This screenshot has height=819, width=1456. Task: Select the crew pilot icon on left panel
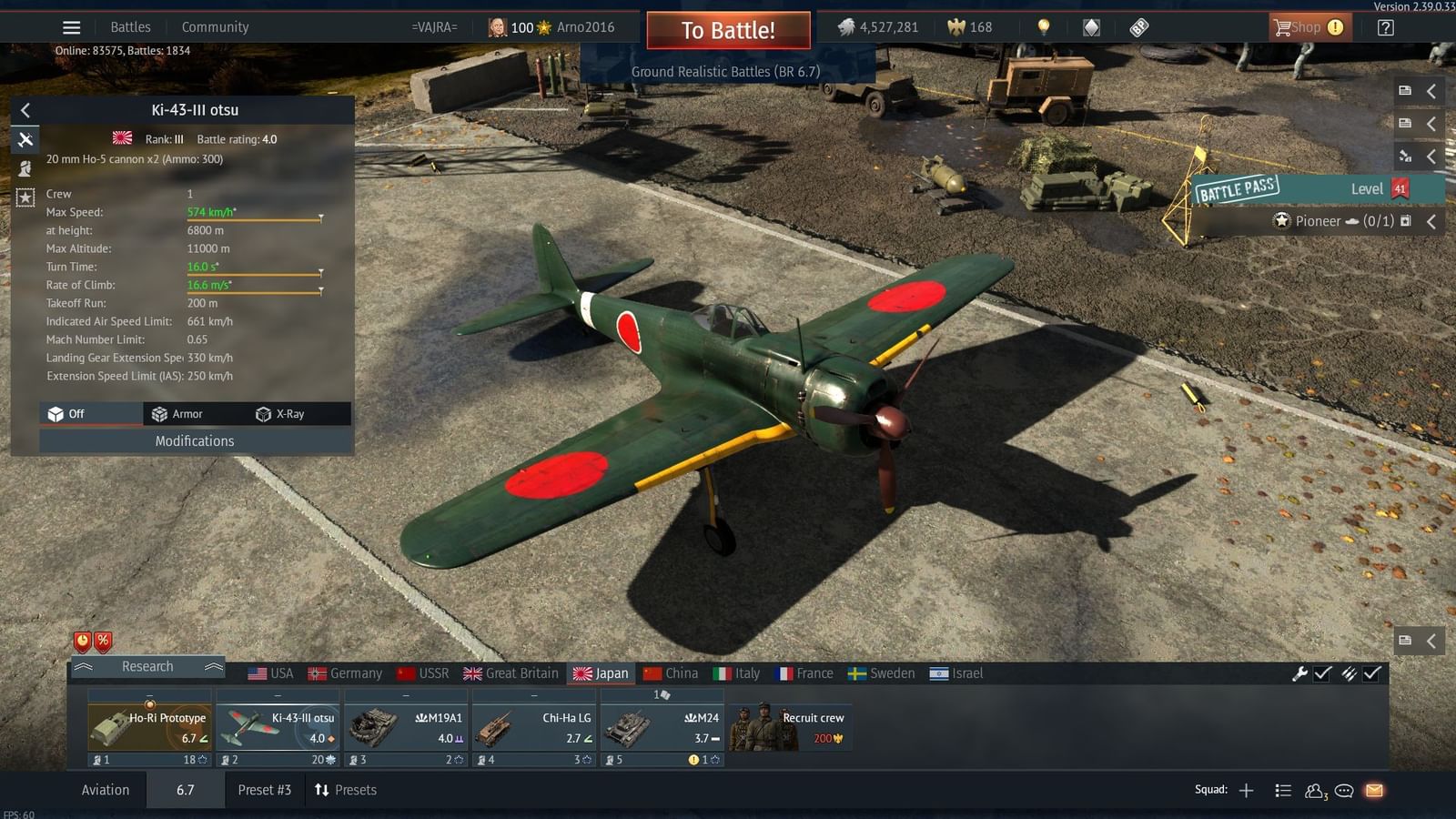point(25,168)
